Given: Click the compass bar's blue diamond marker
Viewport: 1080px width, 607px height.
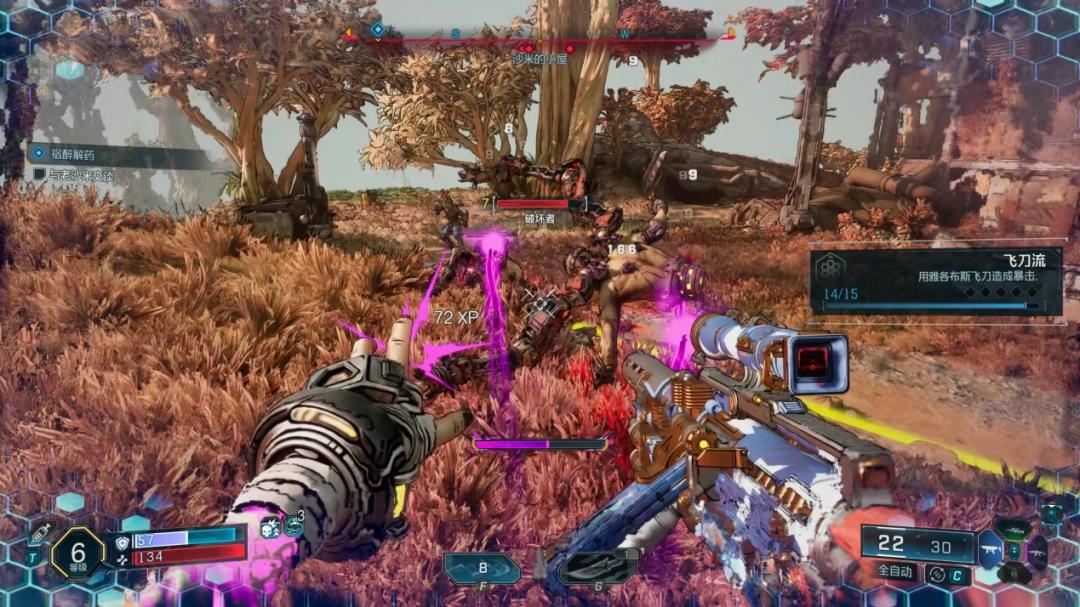Looking at the screenshot, I should (377, 30).
